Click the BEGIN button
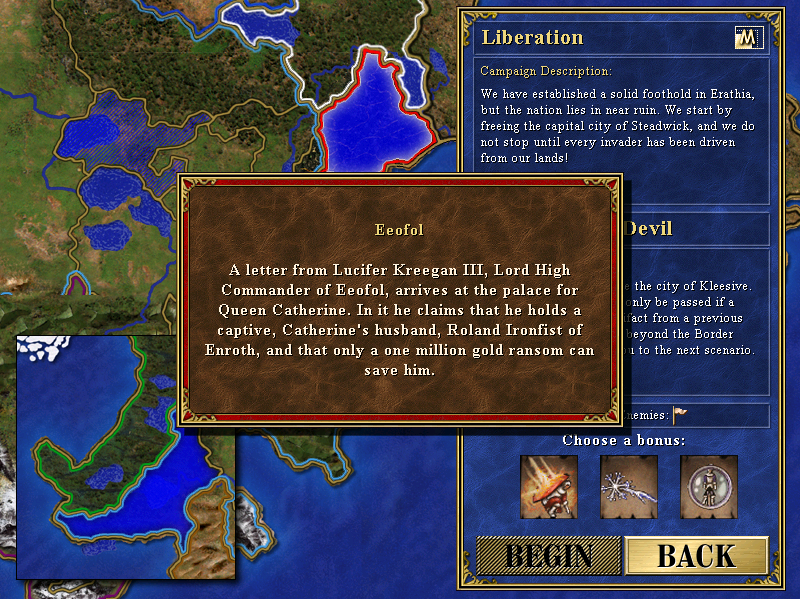 (548, 556)
